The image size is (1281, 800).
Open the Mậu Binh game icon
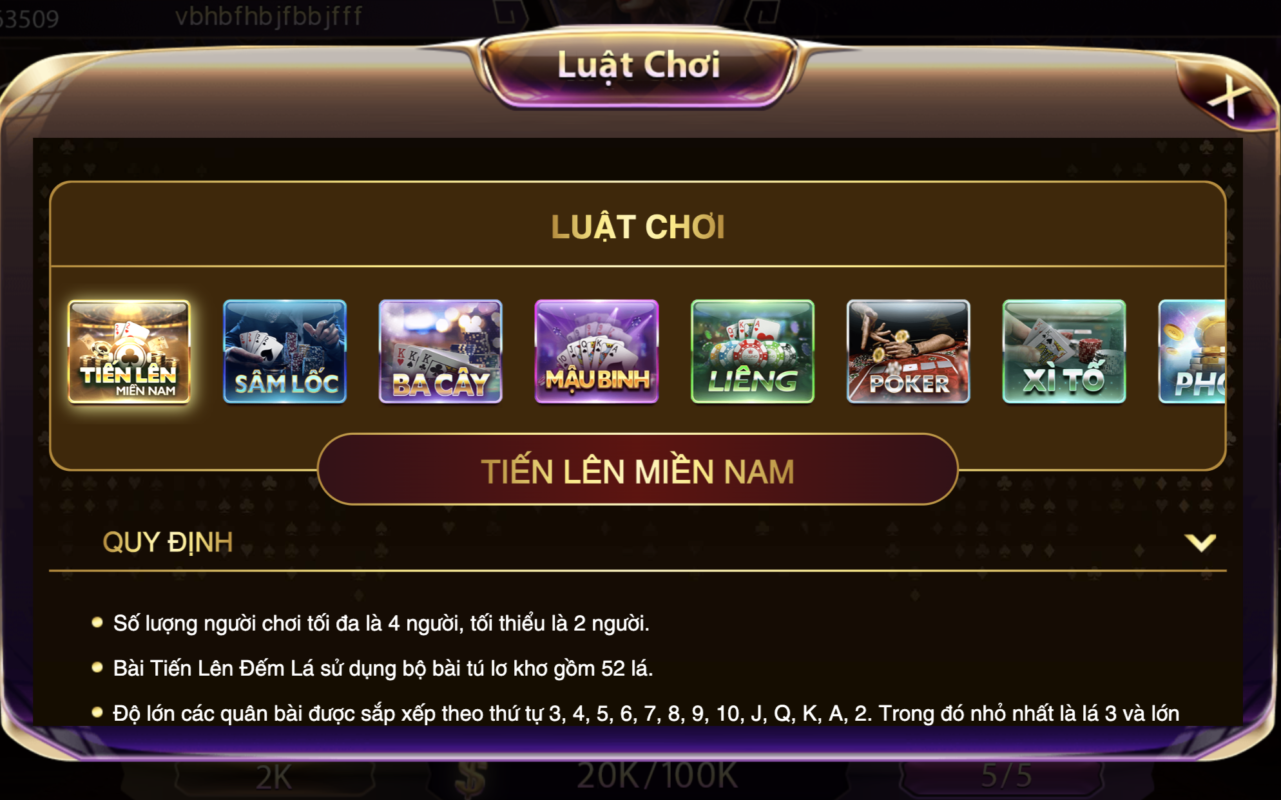597,351
